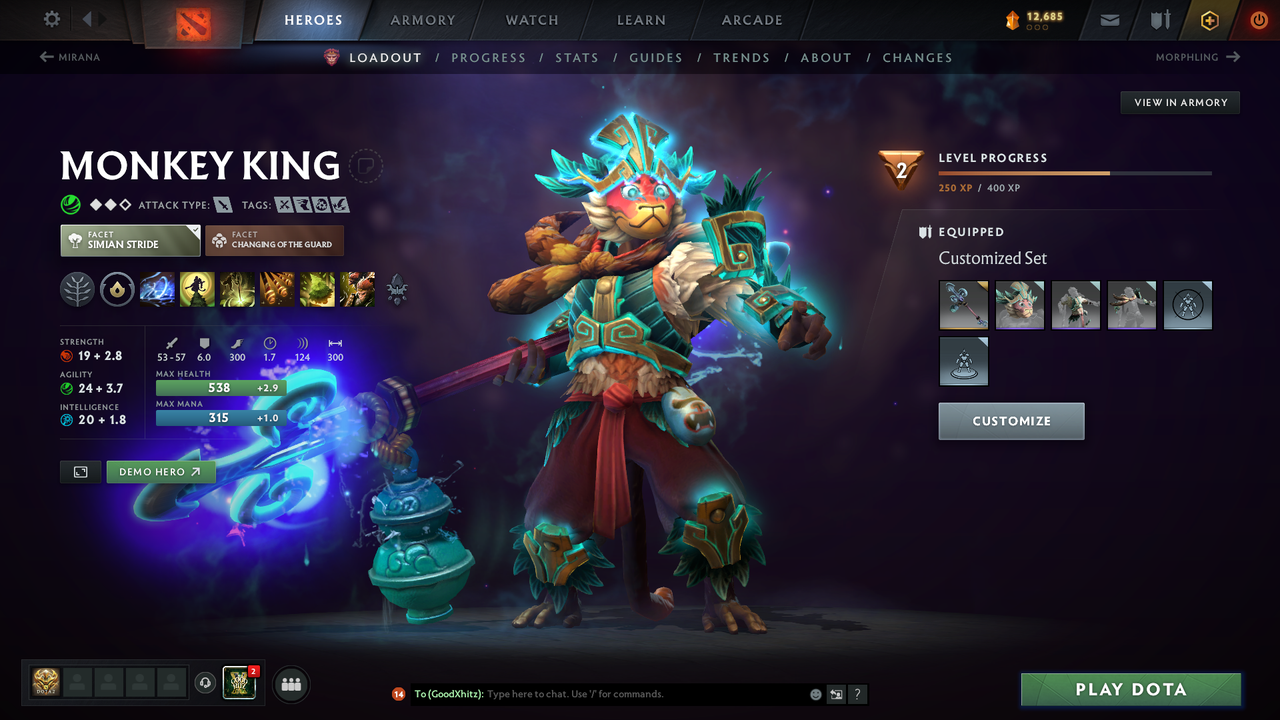1280x720 pixels.
Task: Open DEMO HERO
Action: [x=160, y=471]
